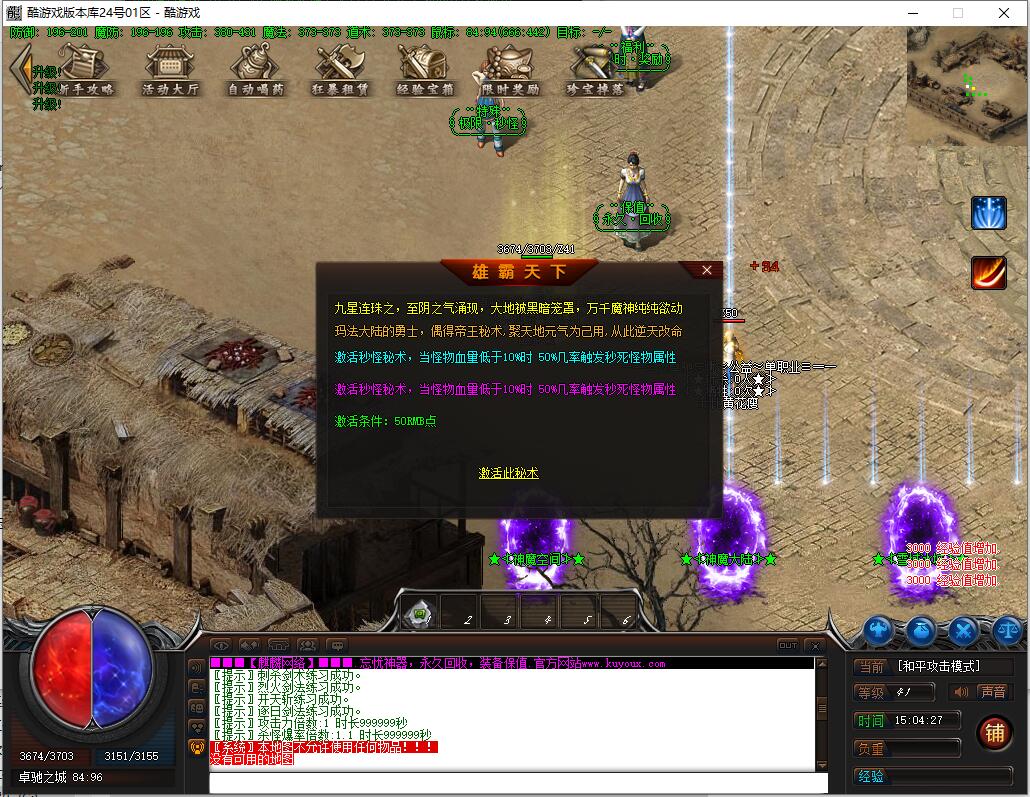Maximize the game window
This screenshot has height=797, width=1030.
pos(957,13)
